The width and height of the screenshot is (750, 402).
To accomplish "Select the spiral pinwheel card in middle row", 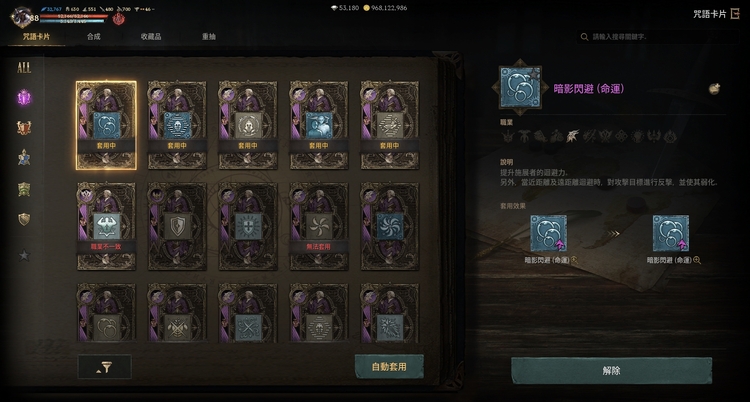I will pyautogui.click(x=390, y=225).
